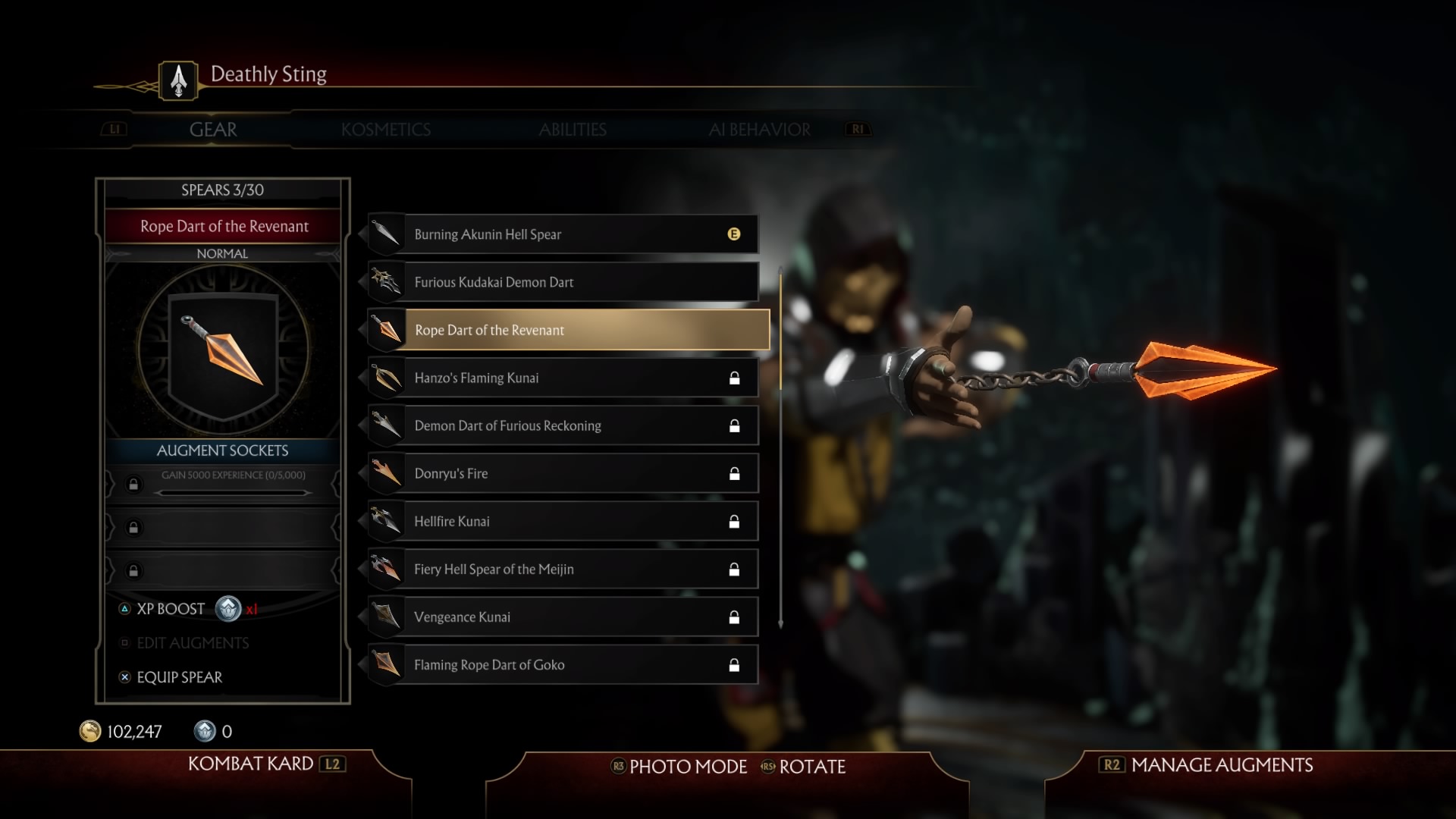This screenshot has width=1456, height=819.
Task: Enter Photo Mode
Action: 687,767
